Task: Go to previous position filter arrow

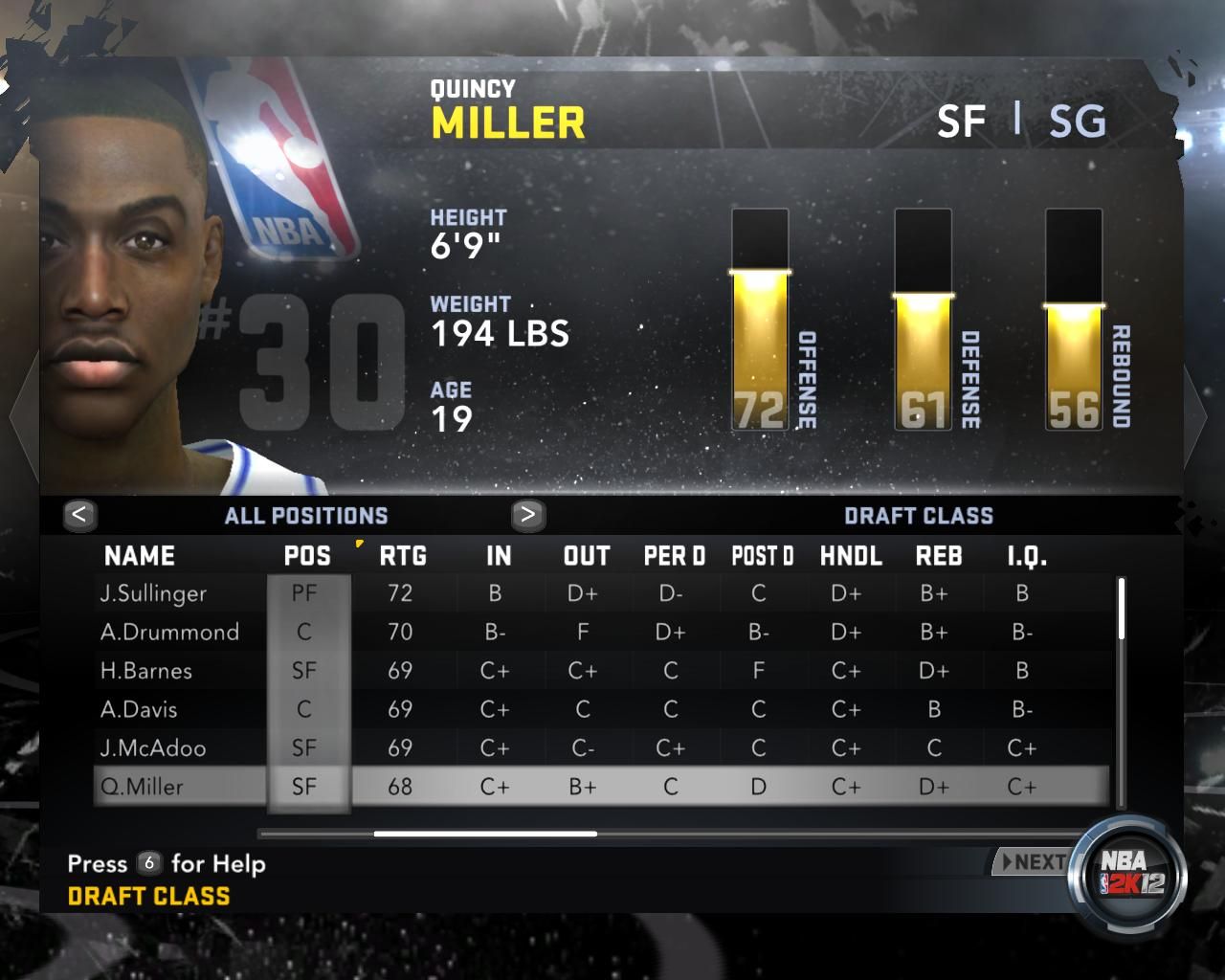Action: pyautogui.click(x=79, y=515)
